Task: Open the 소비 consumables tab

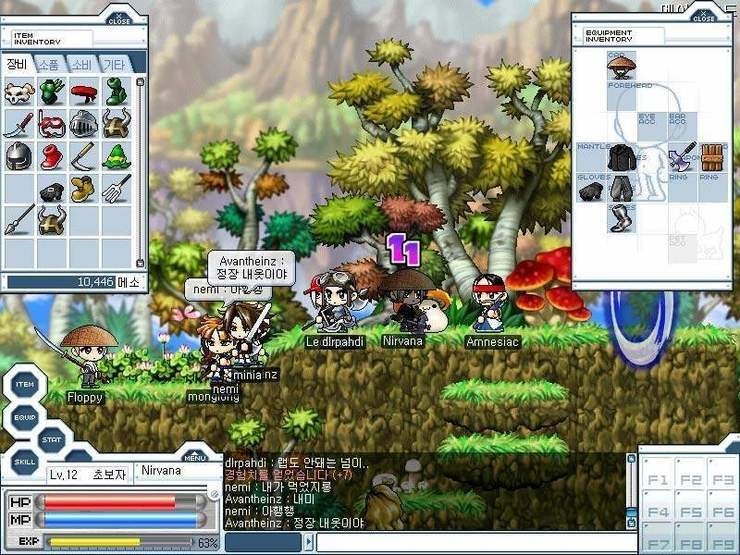Action: [81, 64]
